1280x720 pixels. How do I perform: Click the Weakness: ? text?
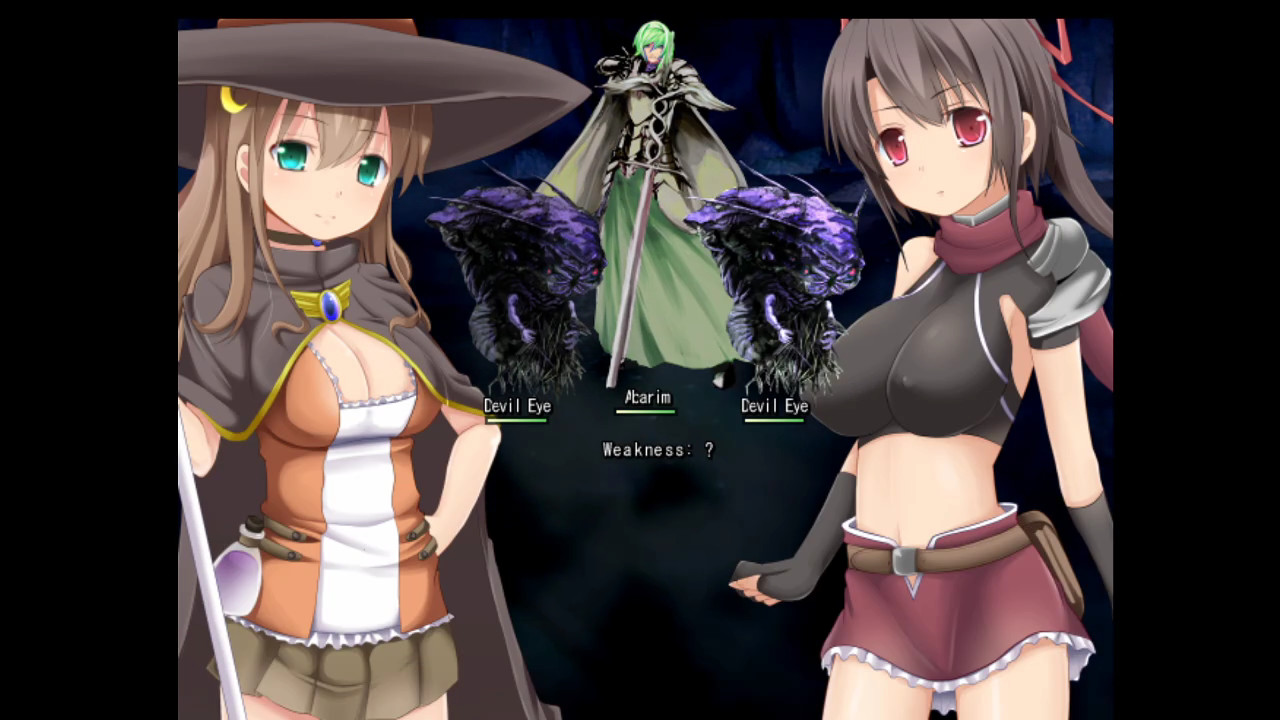tap(657, 450)
